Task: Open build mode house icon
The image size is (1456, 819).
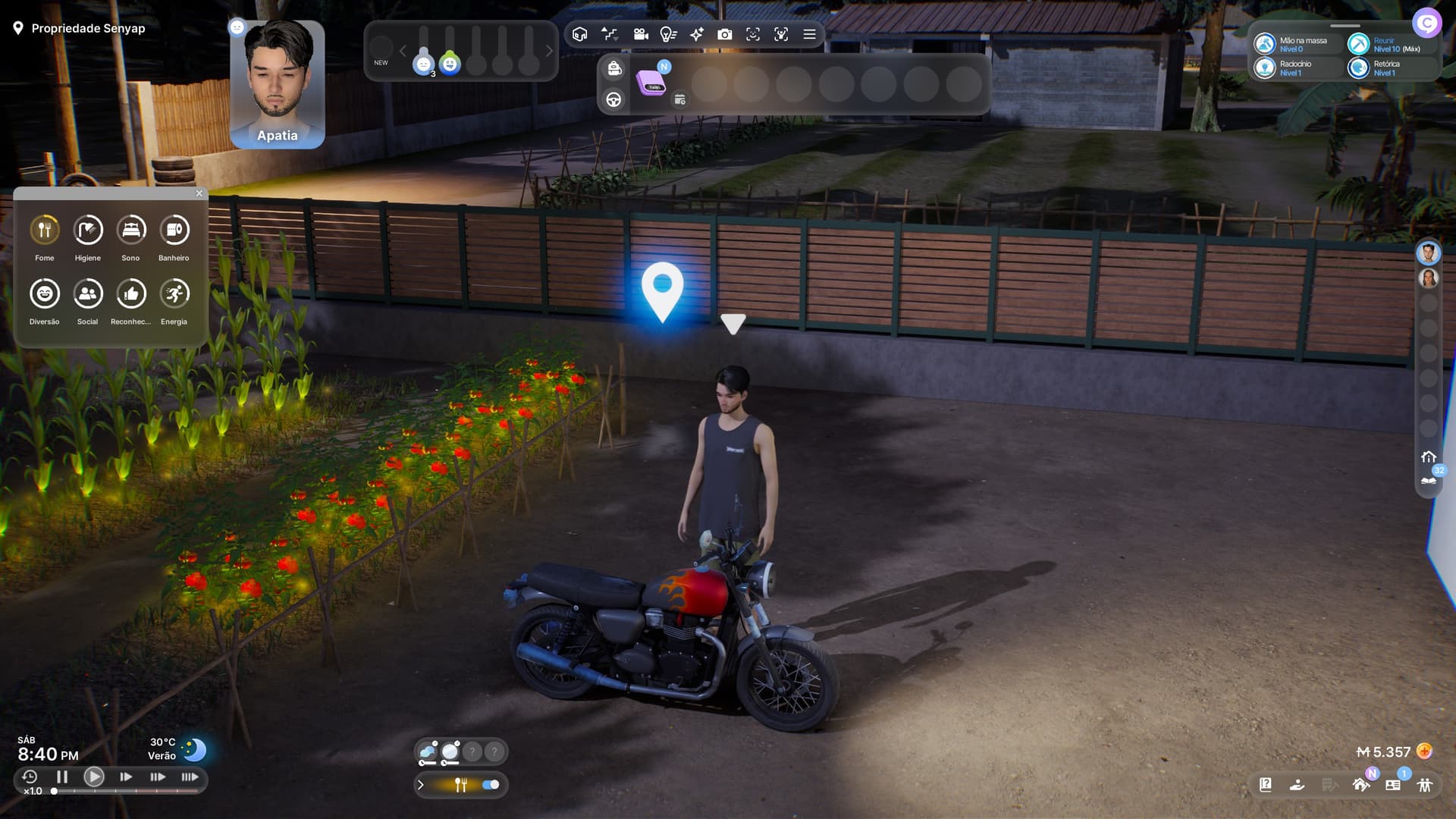Action: 1361,785
